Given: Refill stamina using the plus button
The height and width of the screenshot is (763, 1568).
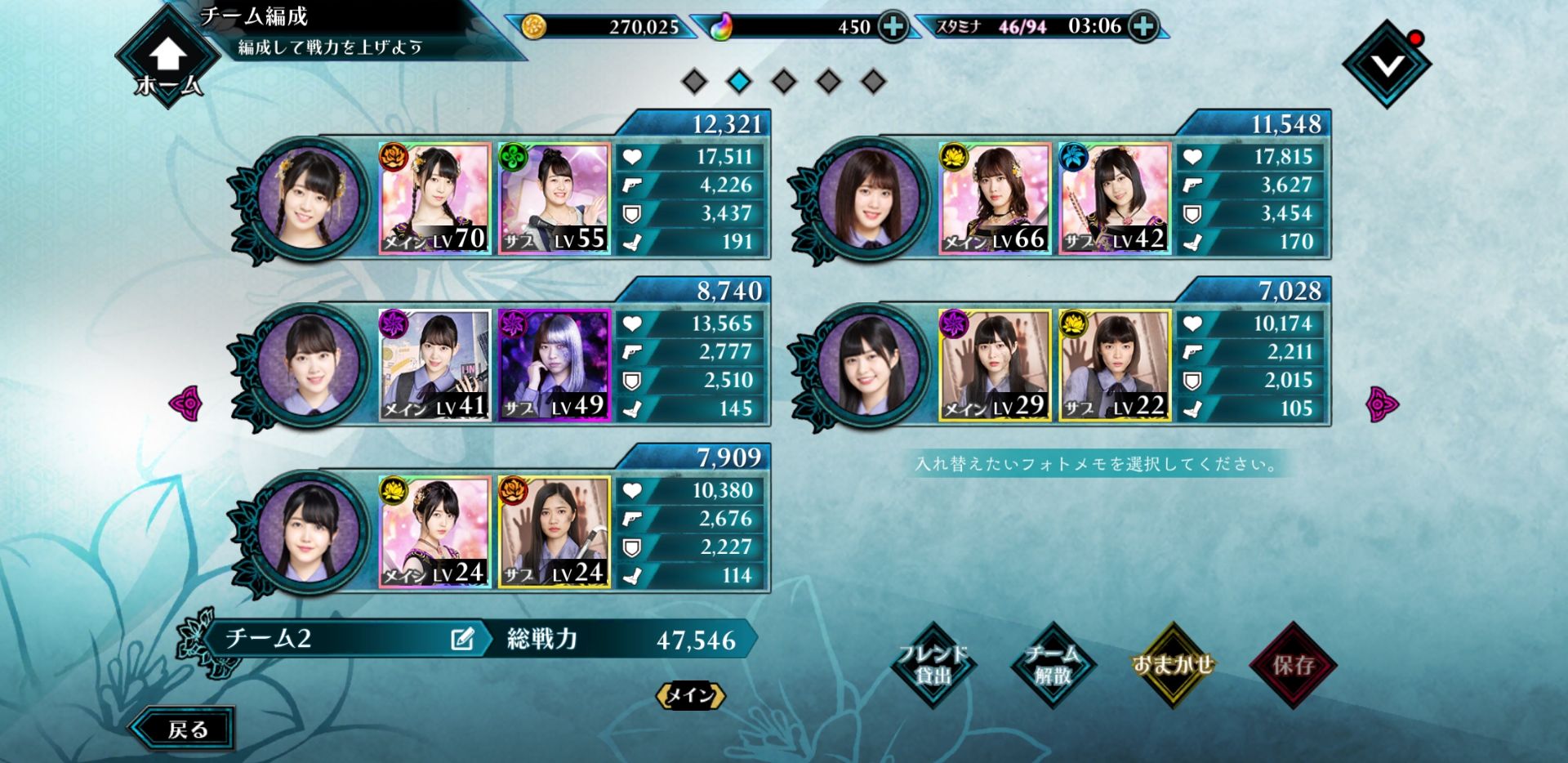Looking at the screenshot, I should 1143,27.
